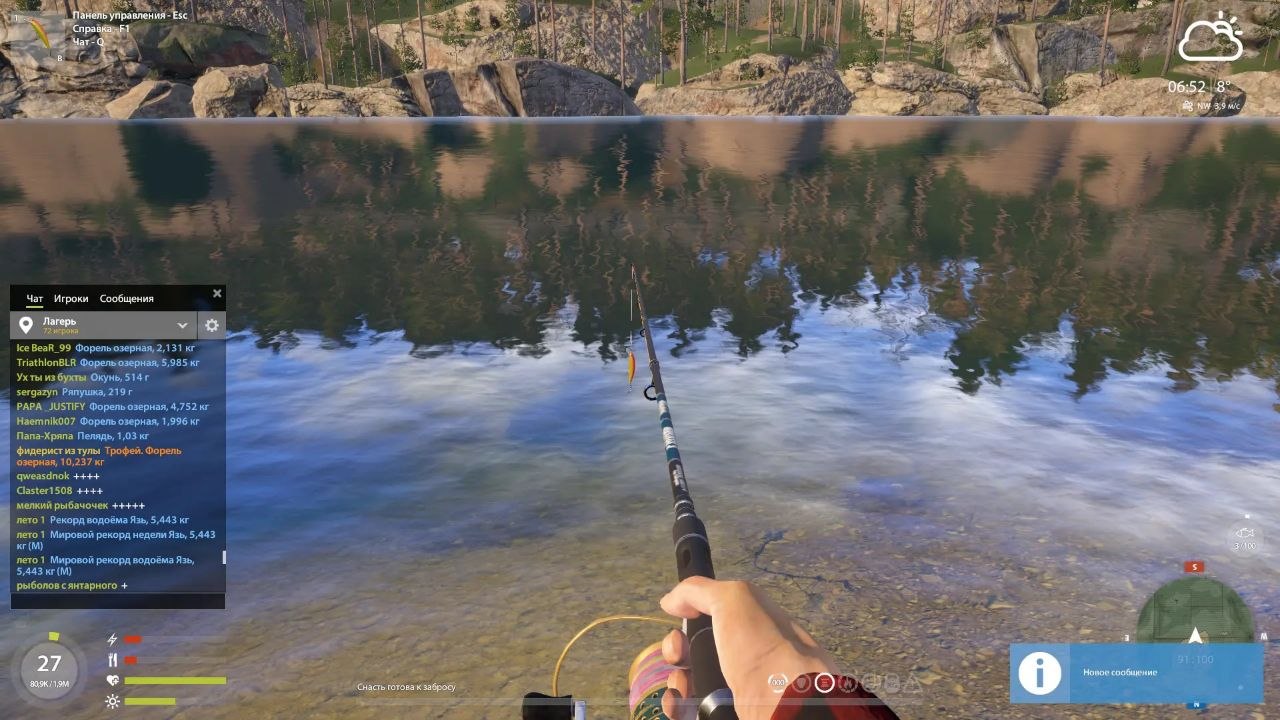Select the highlighted circled quick-slot icon
1280x720 pixels.
tap(824, 683)
